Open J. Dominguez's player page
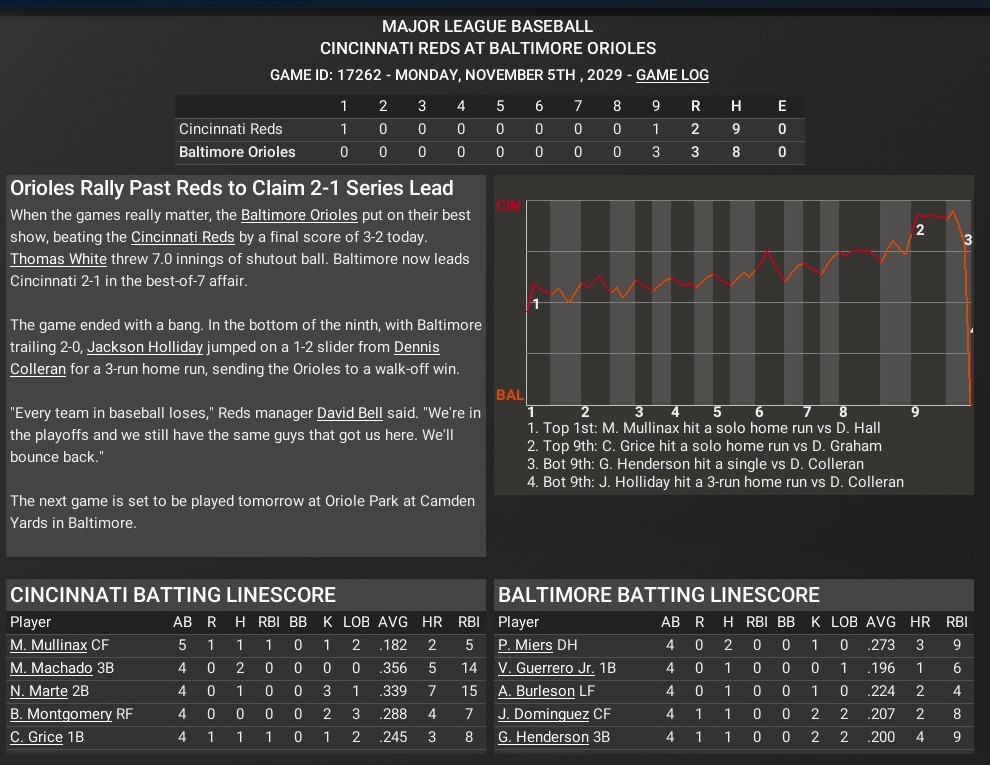The height and width of the screenshot is (765, 990). point(542,714)
